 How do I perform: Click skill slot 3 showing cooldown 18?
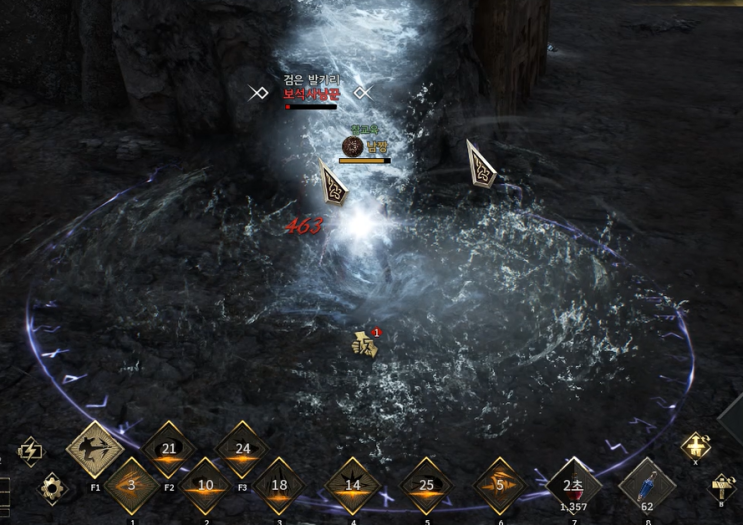click(x=279, y=486)
